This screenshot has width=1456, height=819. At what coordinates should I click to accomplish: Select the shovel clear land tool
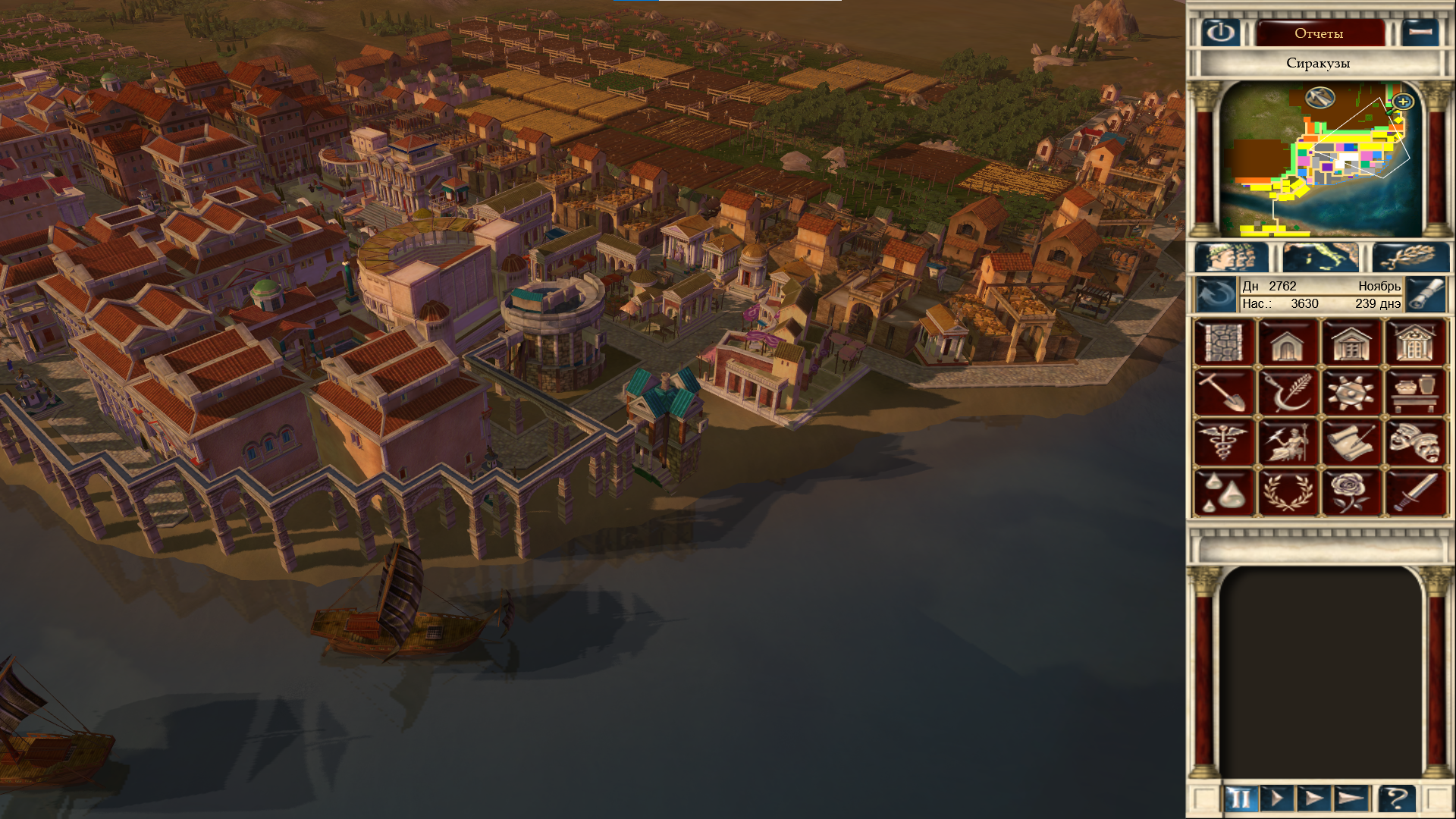(x=1224, y=392)
